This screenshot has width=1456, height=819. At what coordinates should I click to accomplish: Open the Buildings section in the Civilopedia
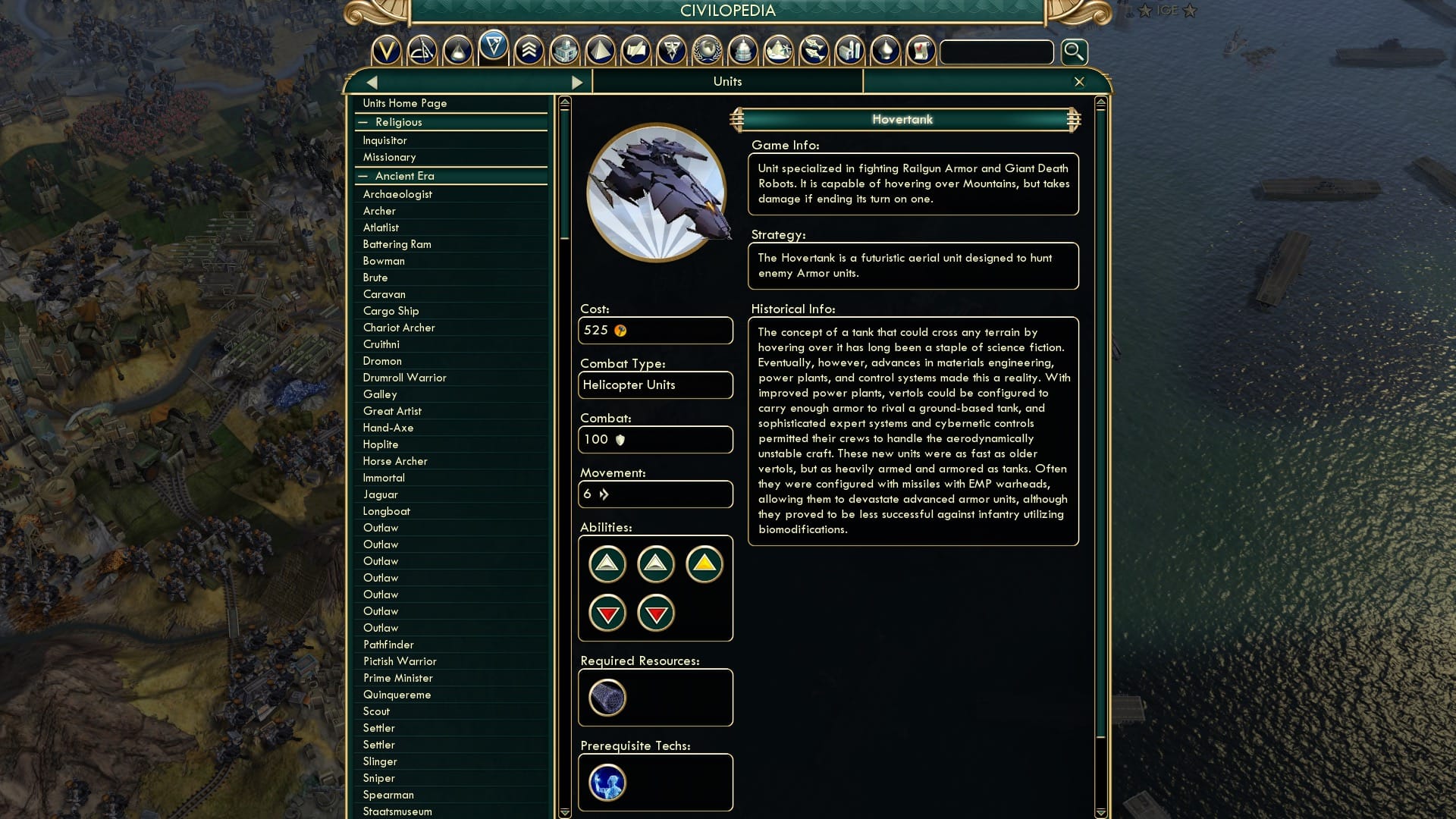point(563,52)
